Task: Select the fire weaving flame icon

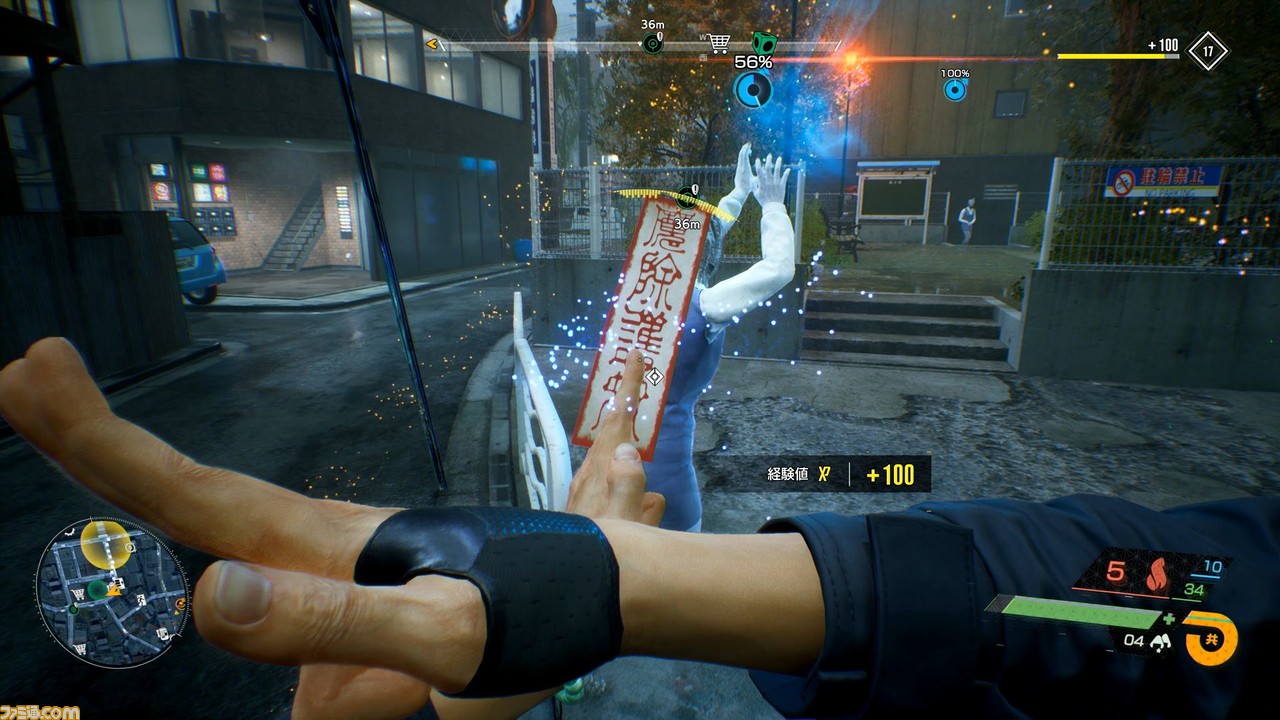Action: 1159,576
